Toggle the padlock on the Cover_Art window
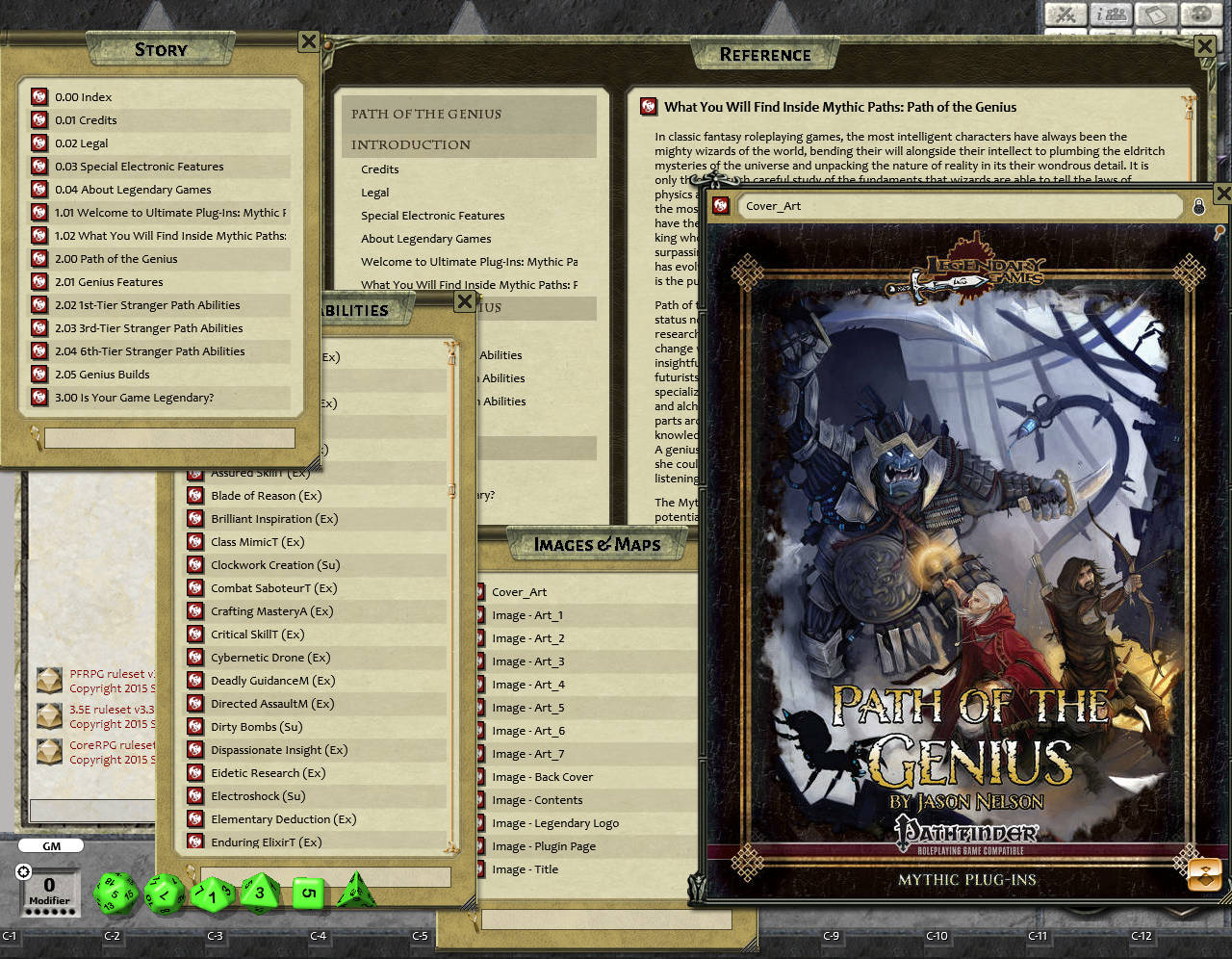 [x=1199, y=205]
